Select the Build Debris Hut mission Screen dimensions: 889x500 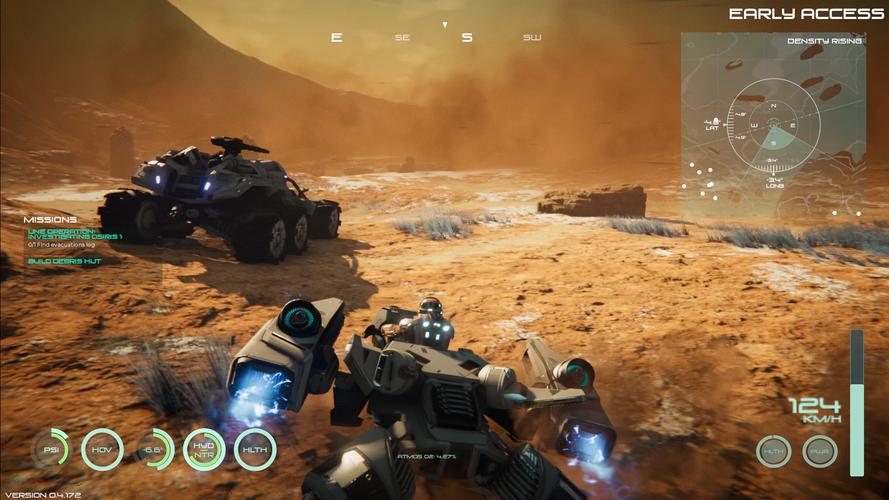(x=64, y=261)
